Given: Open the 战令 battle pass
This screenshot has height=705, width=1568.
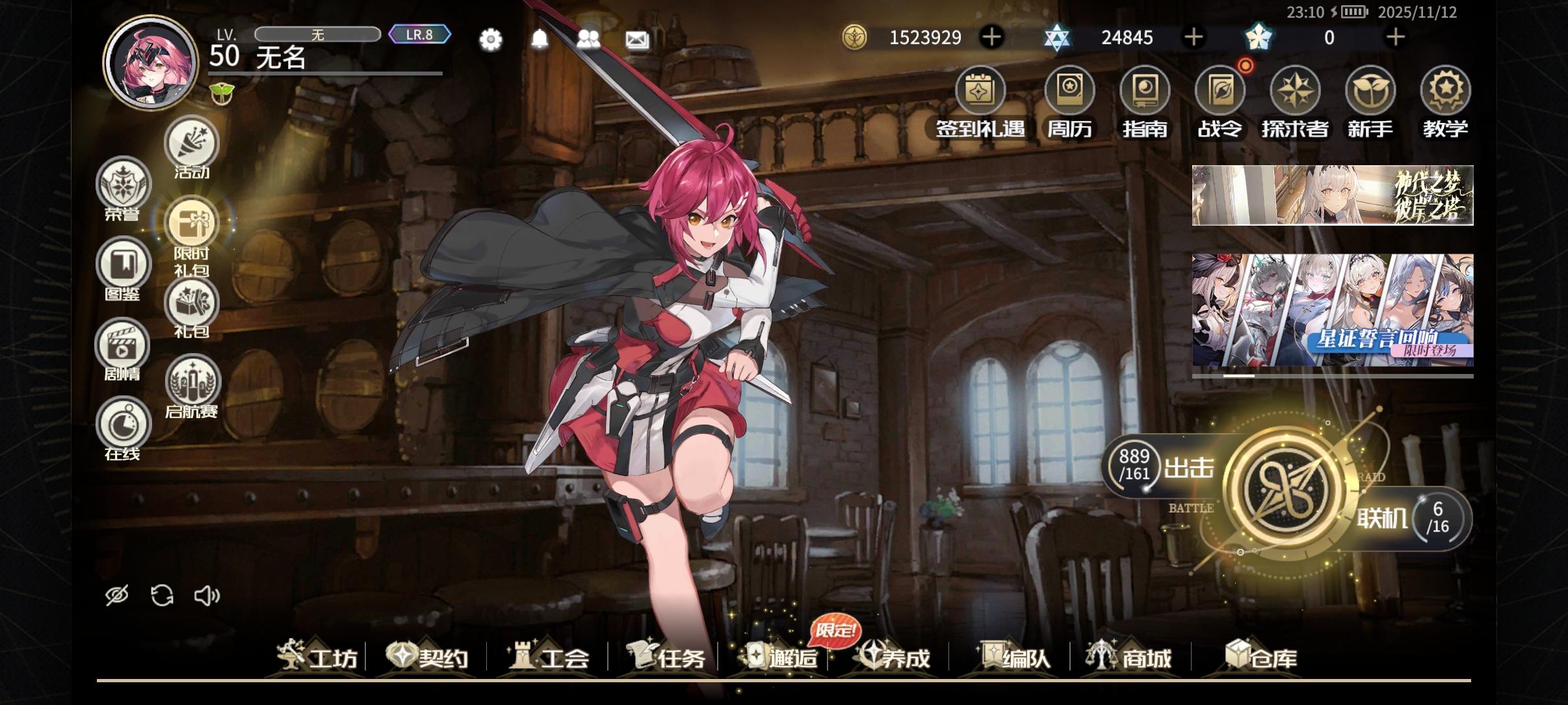Looking at the screenshot, I should [x=1221, y=91].
